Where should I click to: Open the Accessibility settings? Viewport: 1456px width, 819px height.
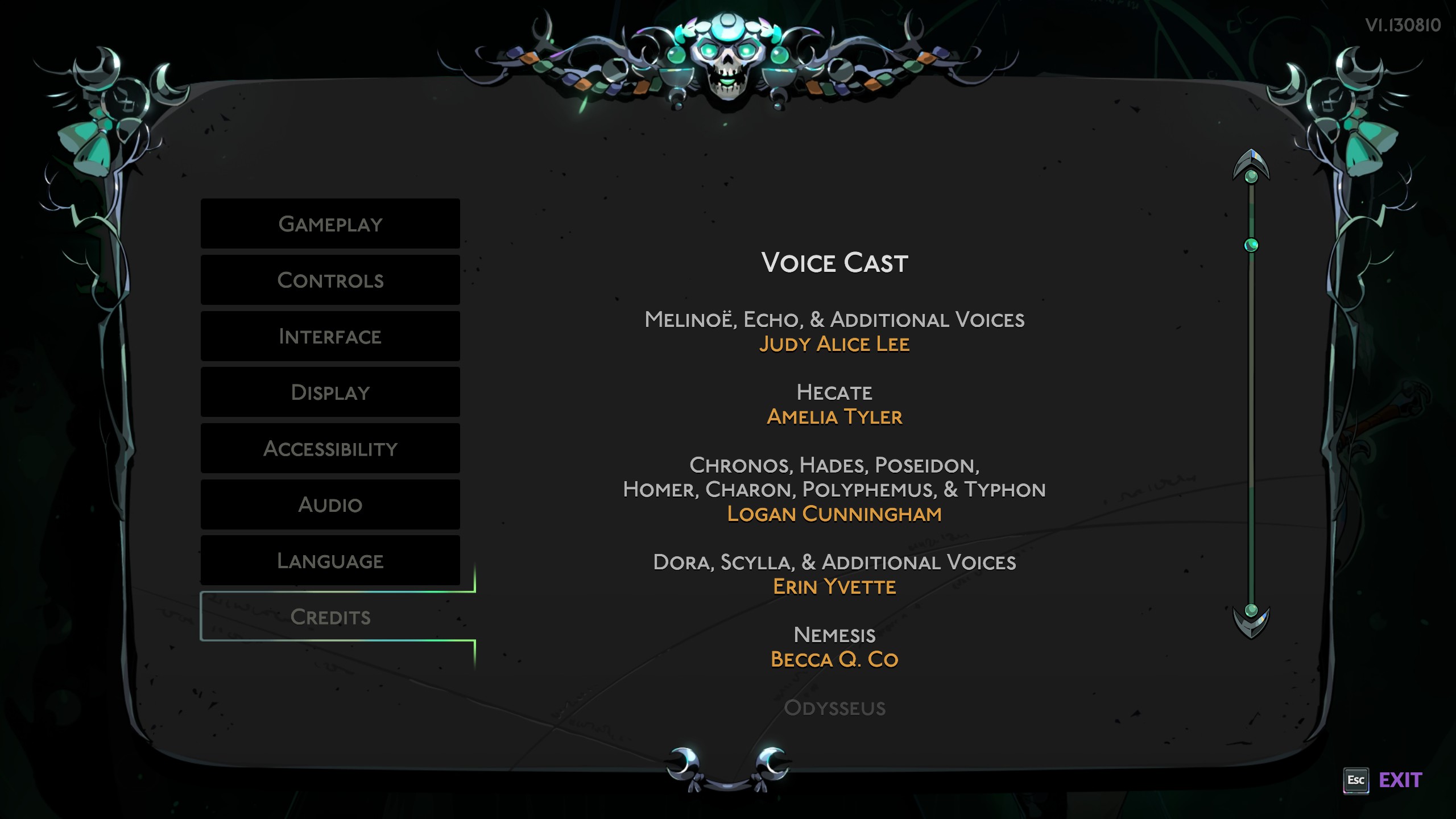tap(330, 448)
